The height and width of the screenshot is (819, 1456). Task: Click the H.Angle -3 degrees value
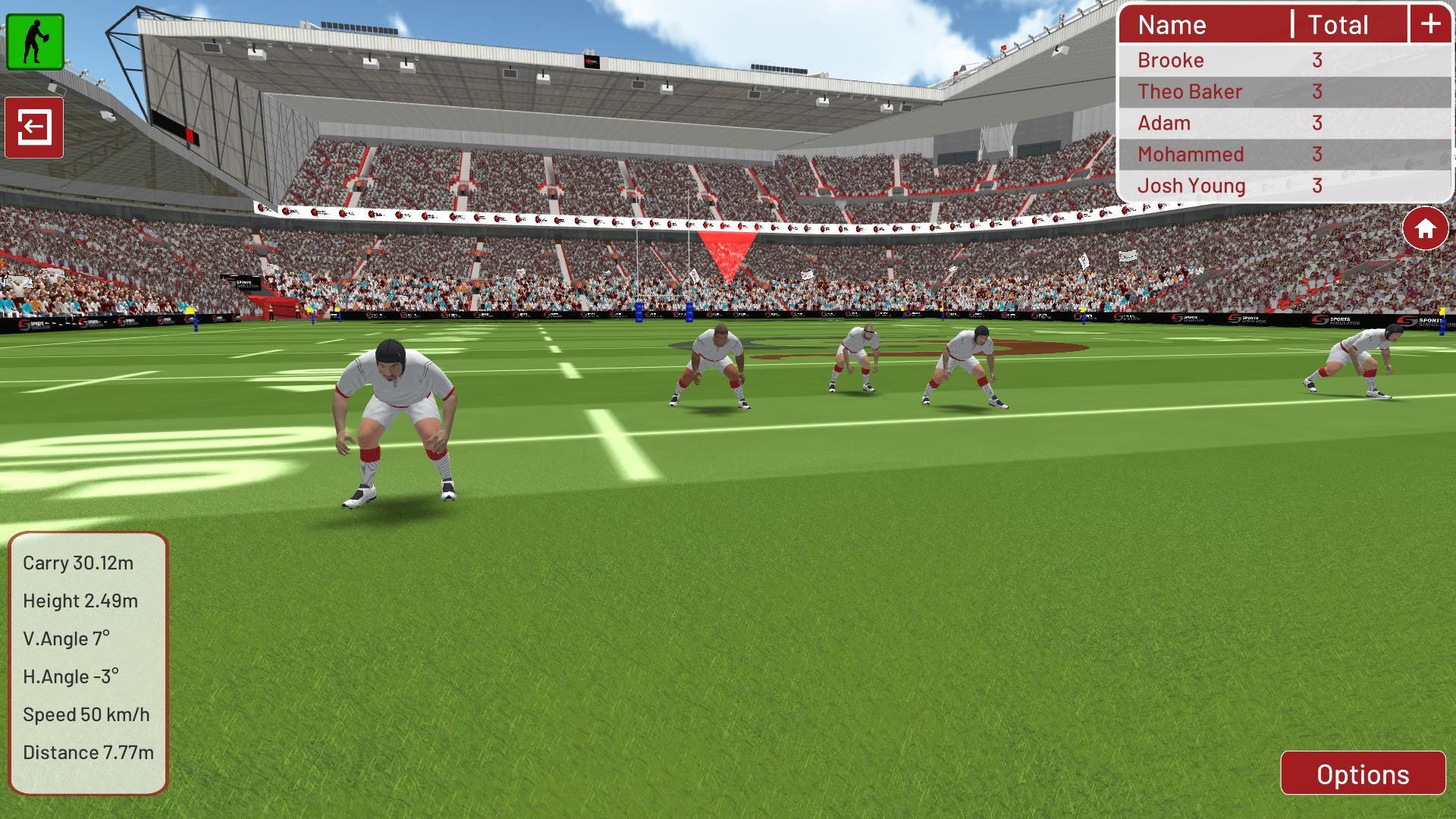pyautogui.click(x=74, y=677)
